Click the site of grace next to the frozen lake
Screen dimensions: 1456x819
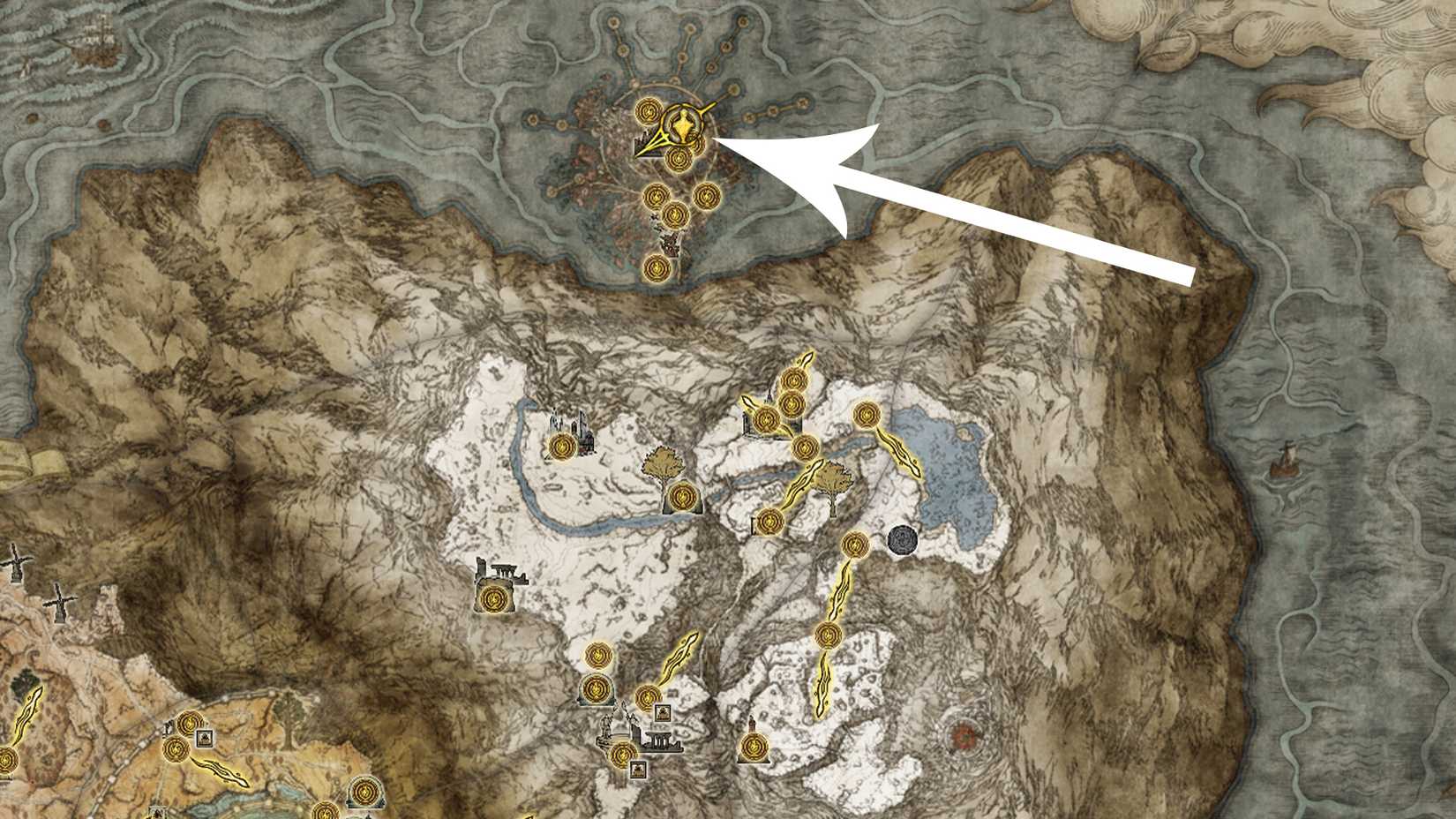(x=866, y=413)
